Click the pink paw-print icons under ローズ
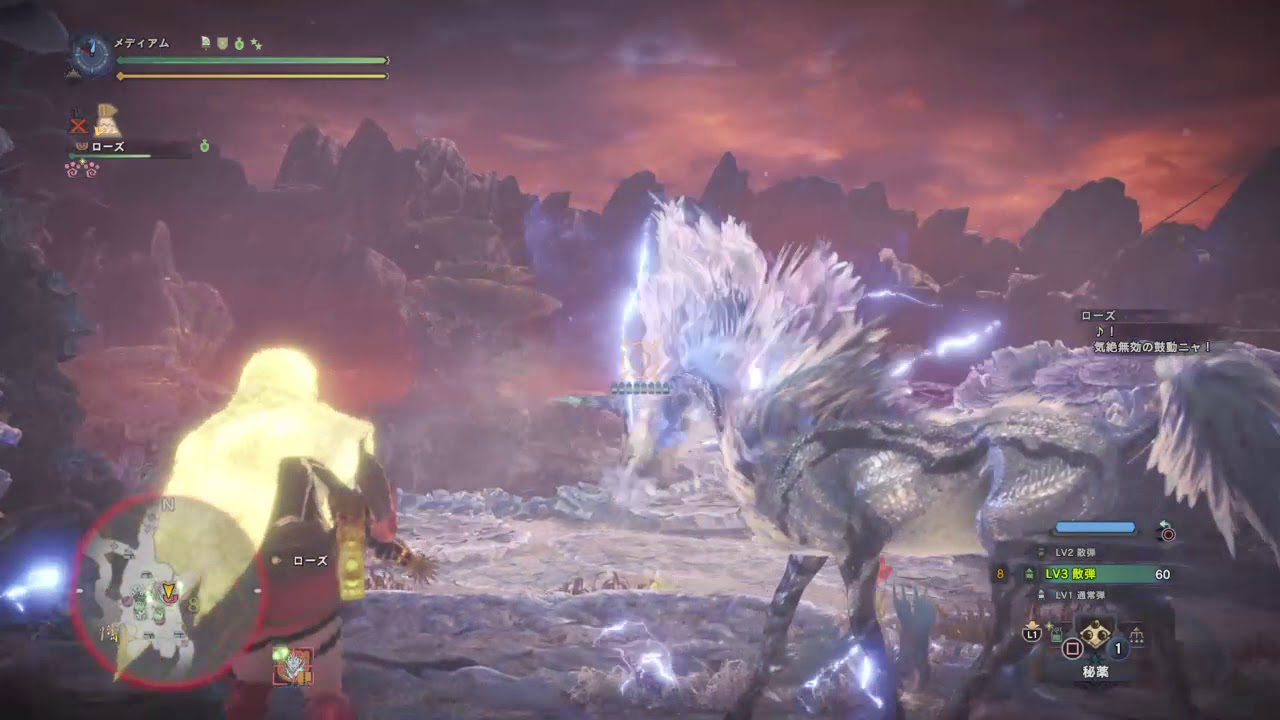The image size is (1280, 720). 82,168
